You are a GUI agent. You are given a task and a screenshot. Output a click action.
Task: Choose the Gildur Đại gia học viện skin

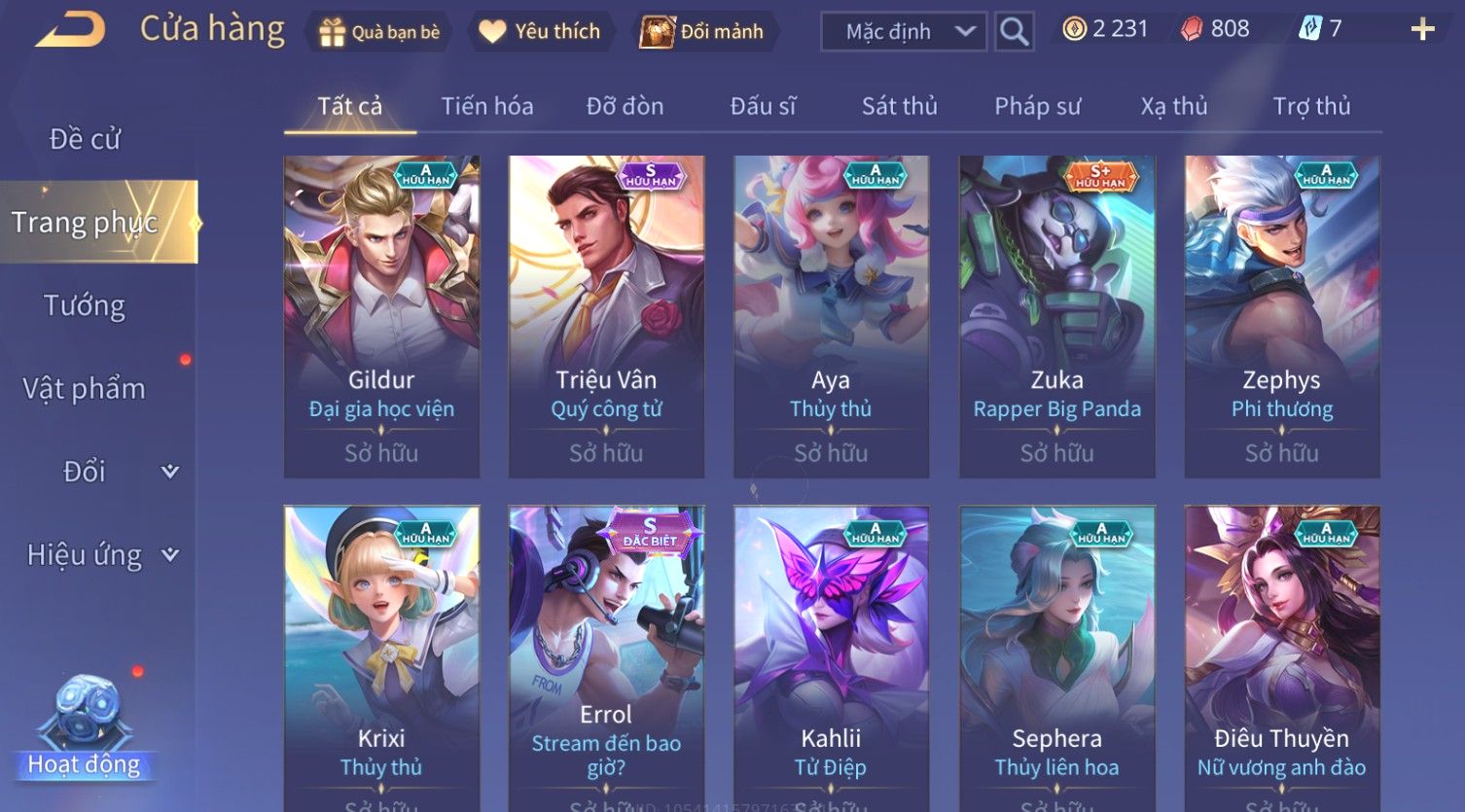click(381, 316)
